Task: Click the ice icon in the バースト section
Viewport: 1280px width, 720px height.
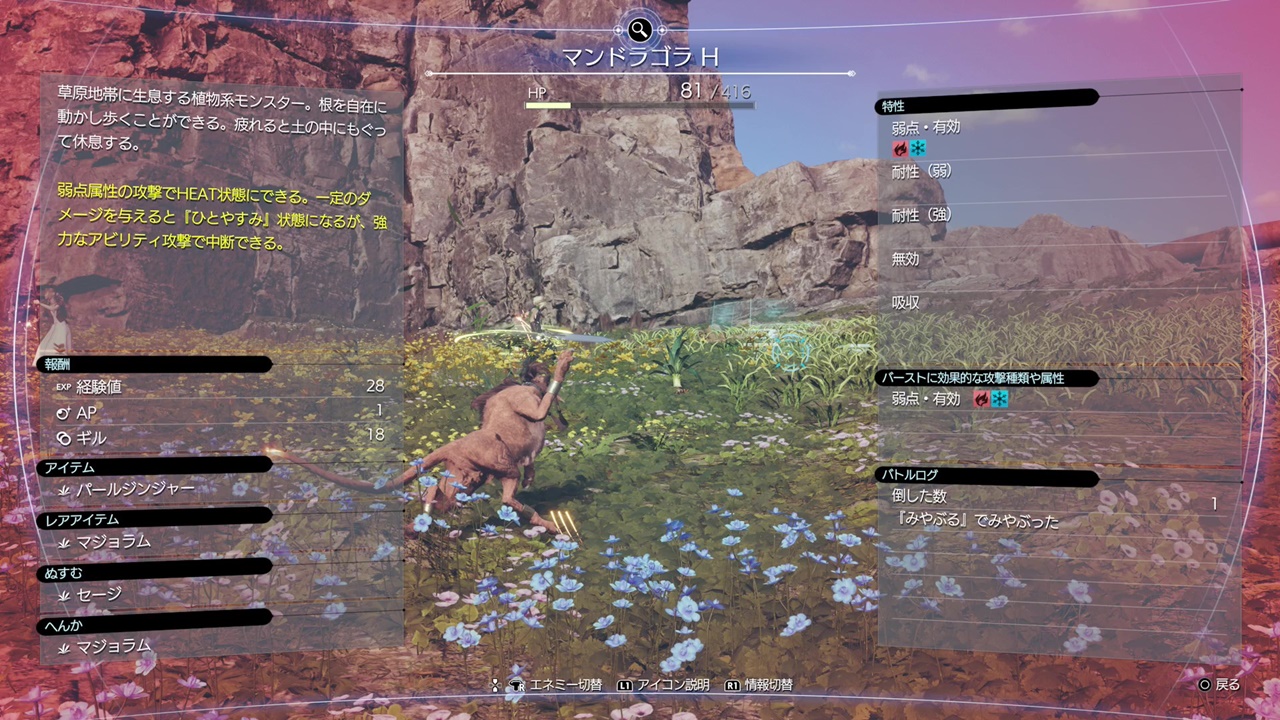Action: (x=1000, y=399)
